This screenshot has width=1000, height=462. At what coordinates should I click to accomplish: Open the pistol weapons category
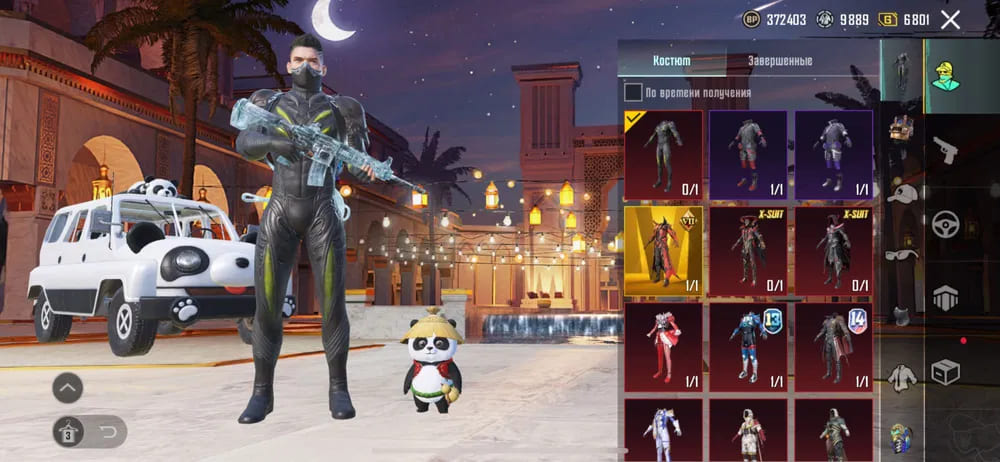[945, 151]
